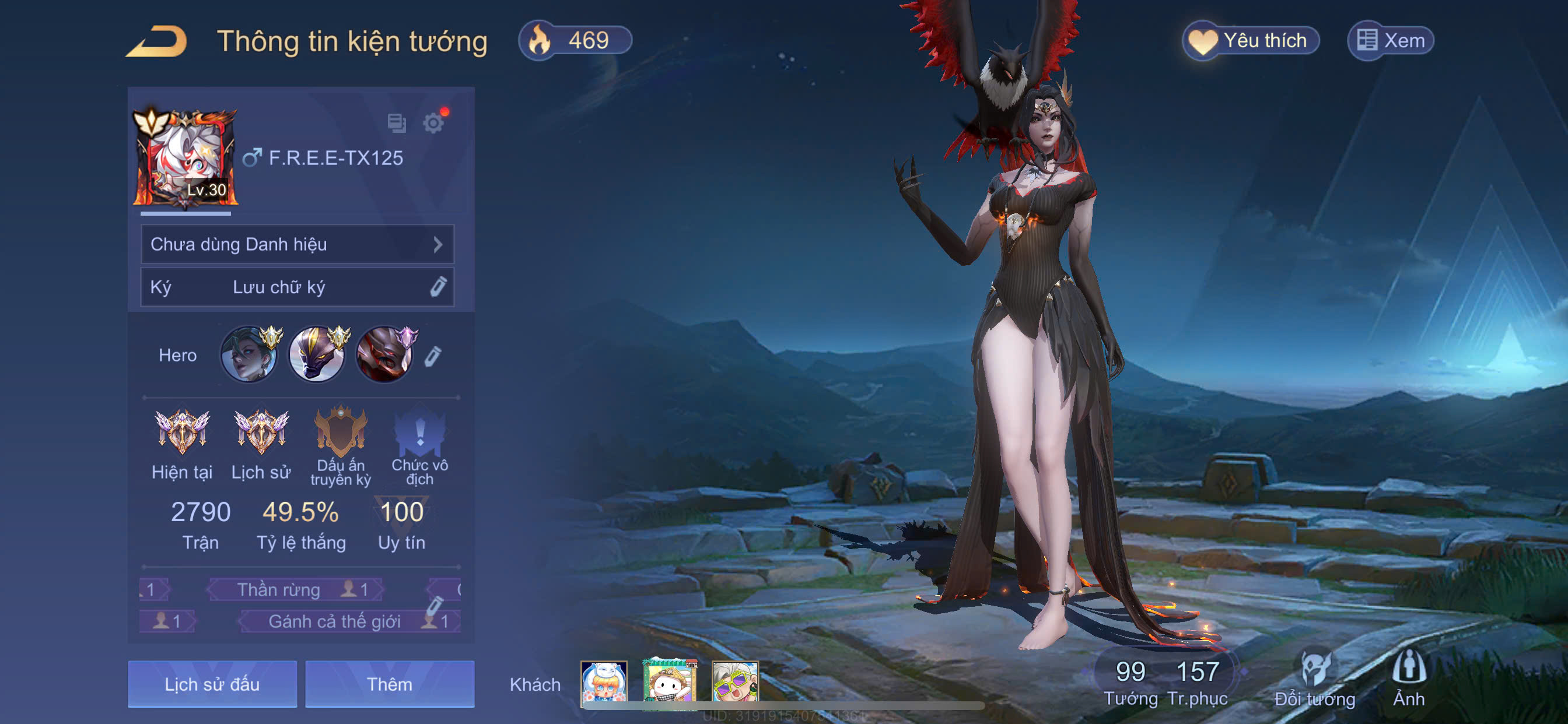Open Chưa dùng Danh hiệu title selector

coord(297,245)
